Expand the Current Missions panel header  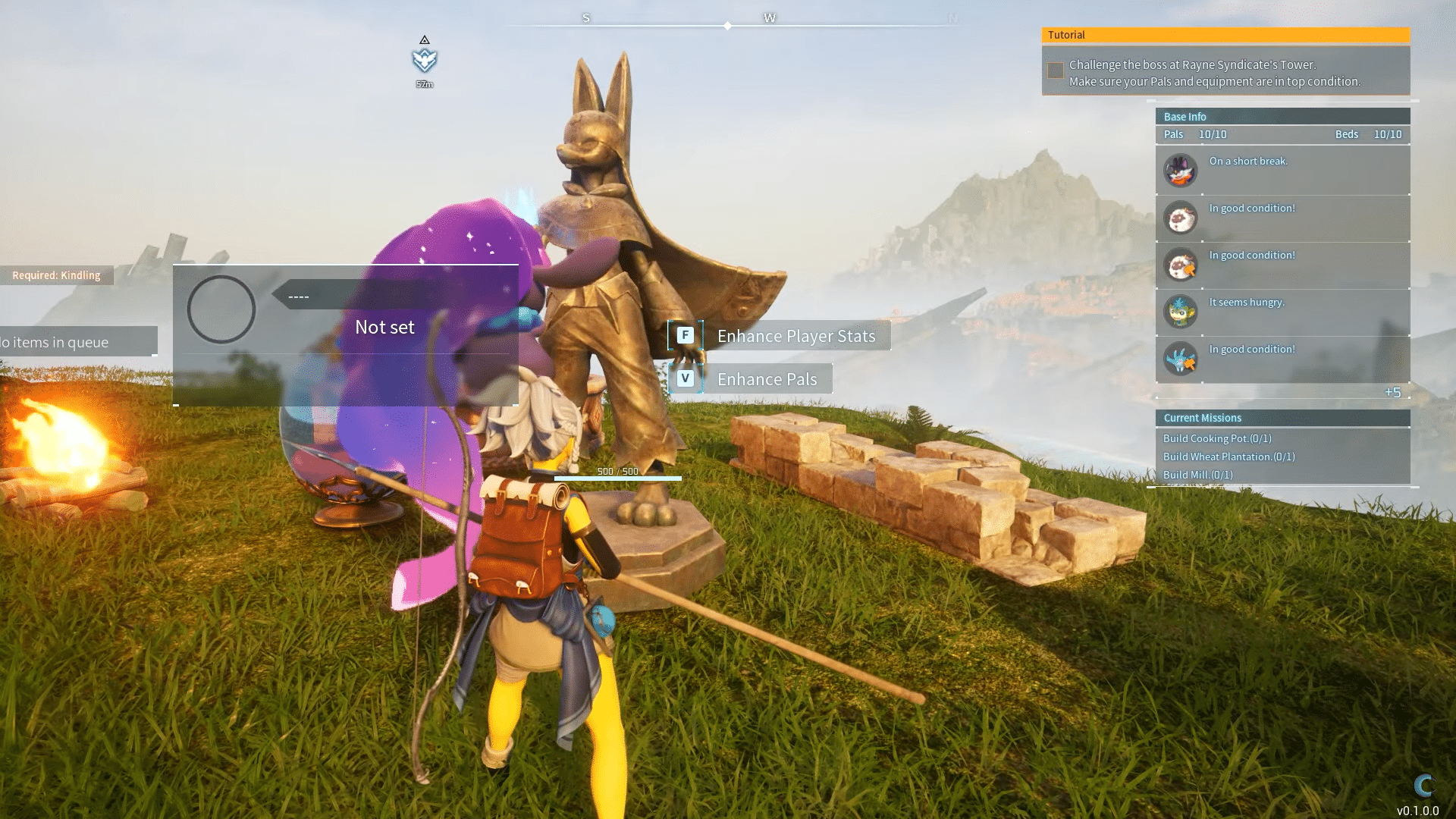pyautogui.click(x=1282, y=417)
